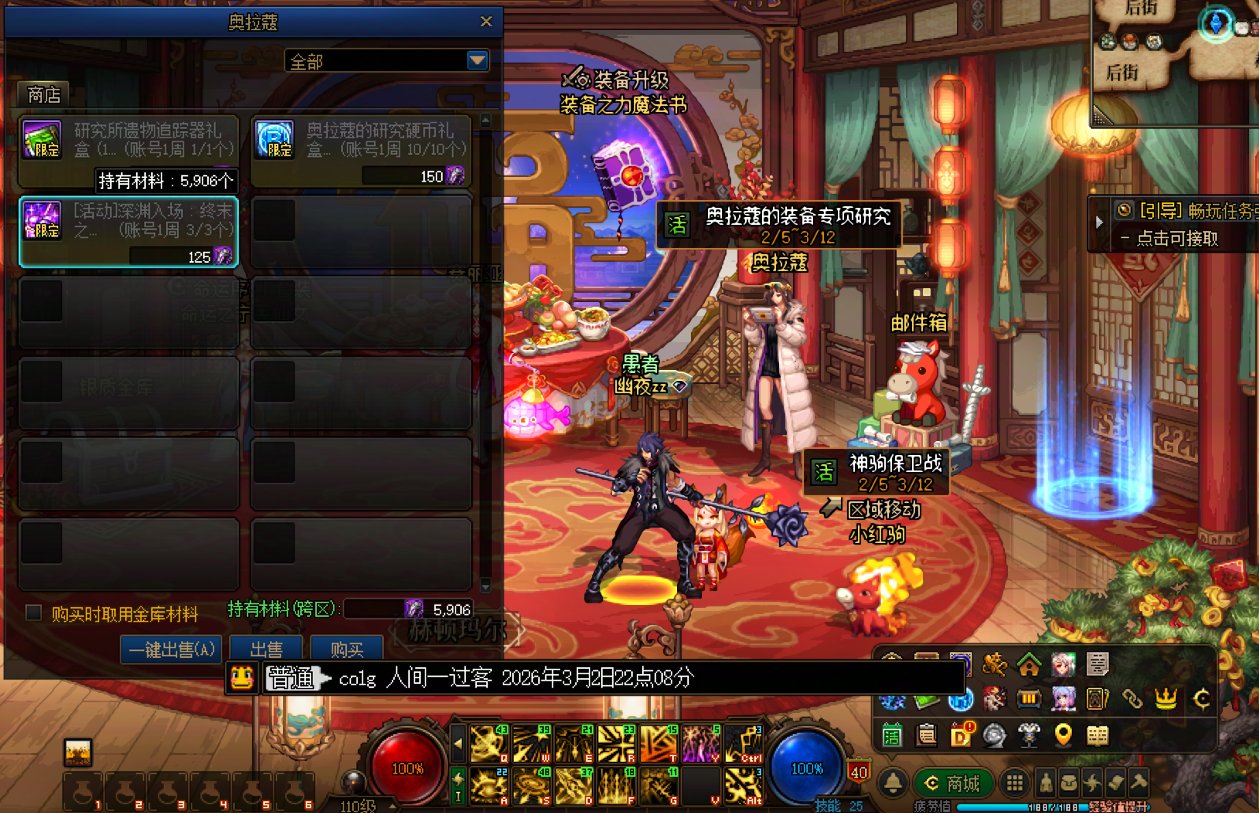This screenshot has width=1259, height=813.
Task: Toggle the grid menu button
Action: (1014, 783)
